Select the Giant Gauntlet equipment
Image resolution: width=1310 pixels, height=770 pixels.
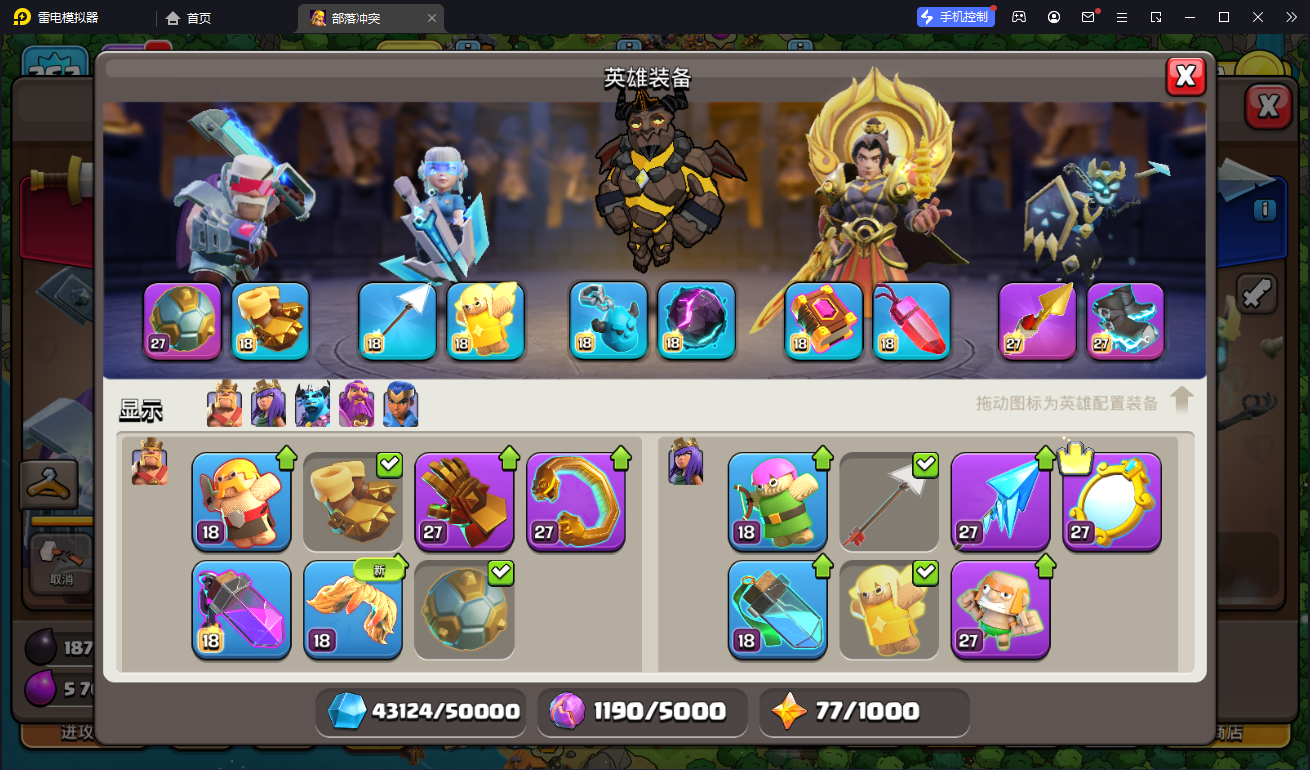[464, 501]
